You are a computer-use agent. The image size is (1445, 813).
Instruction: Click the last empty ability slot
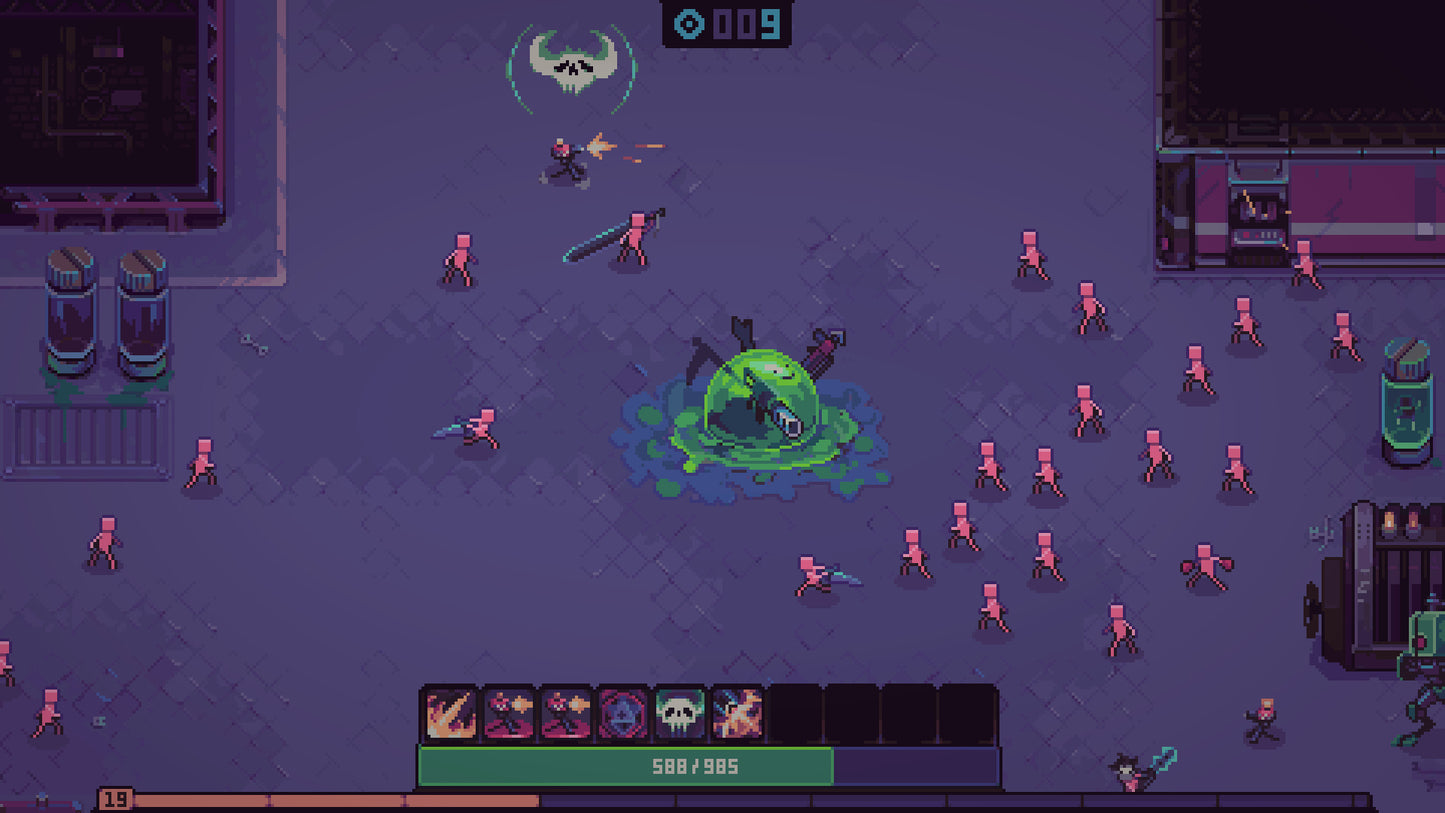[968, 712]
